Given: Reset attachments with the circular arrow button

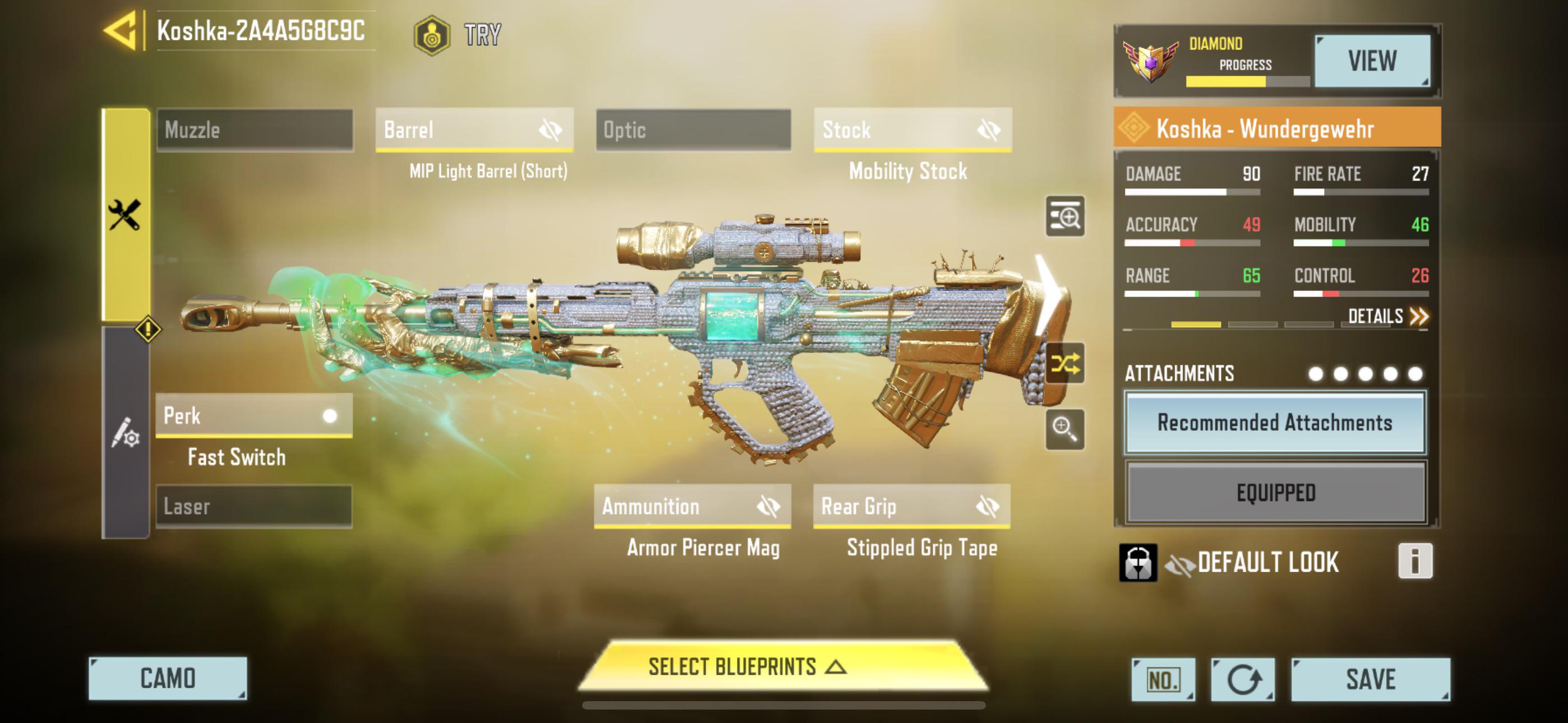Looking at the screenshot, I should (x=1242, y=679).
